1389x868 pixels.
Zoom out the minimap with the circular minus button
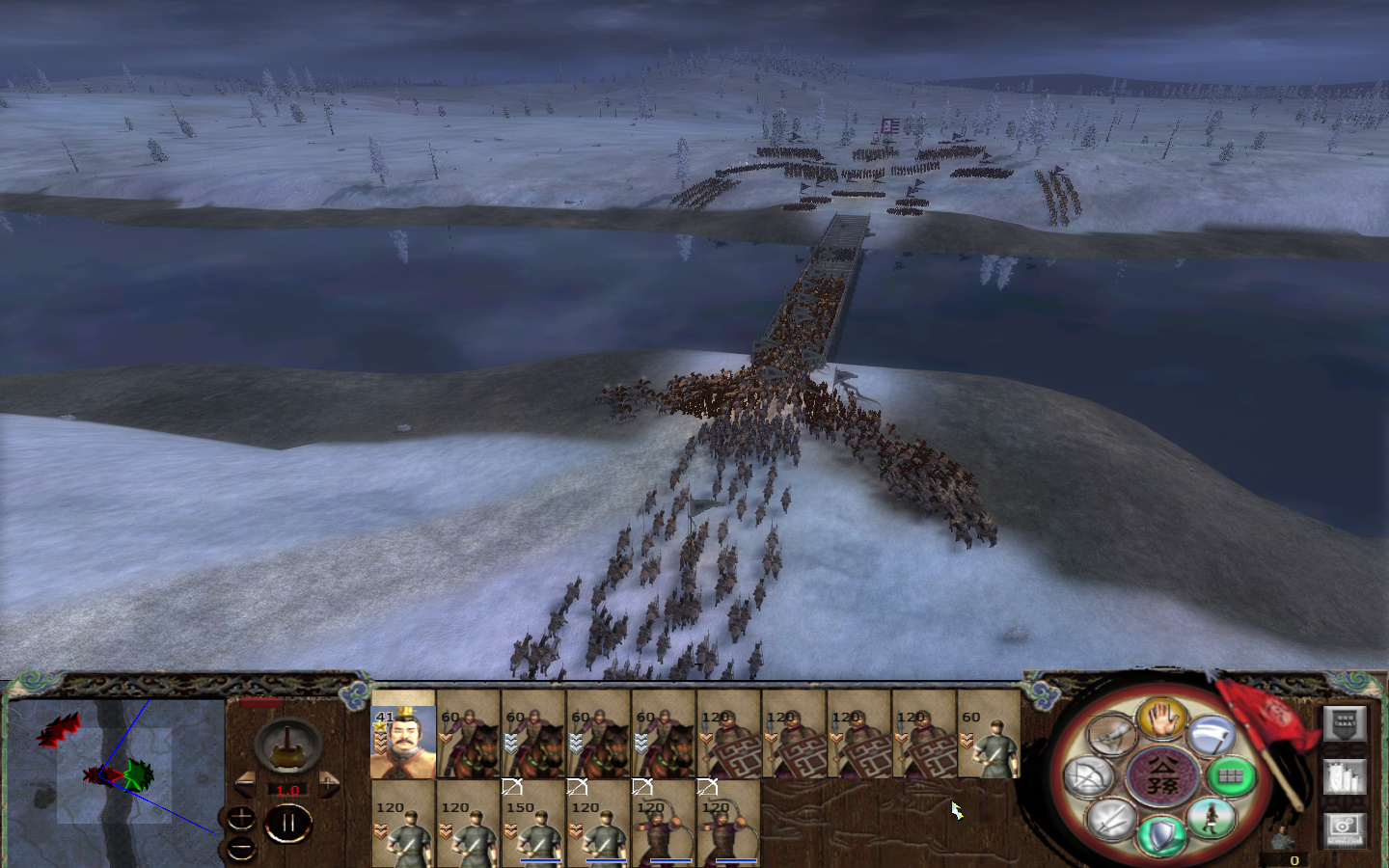(x=241, y=847)
